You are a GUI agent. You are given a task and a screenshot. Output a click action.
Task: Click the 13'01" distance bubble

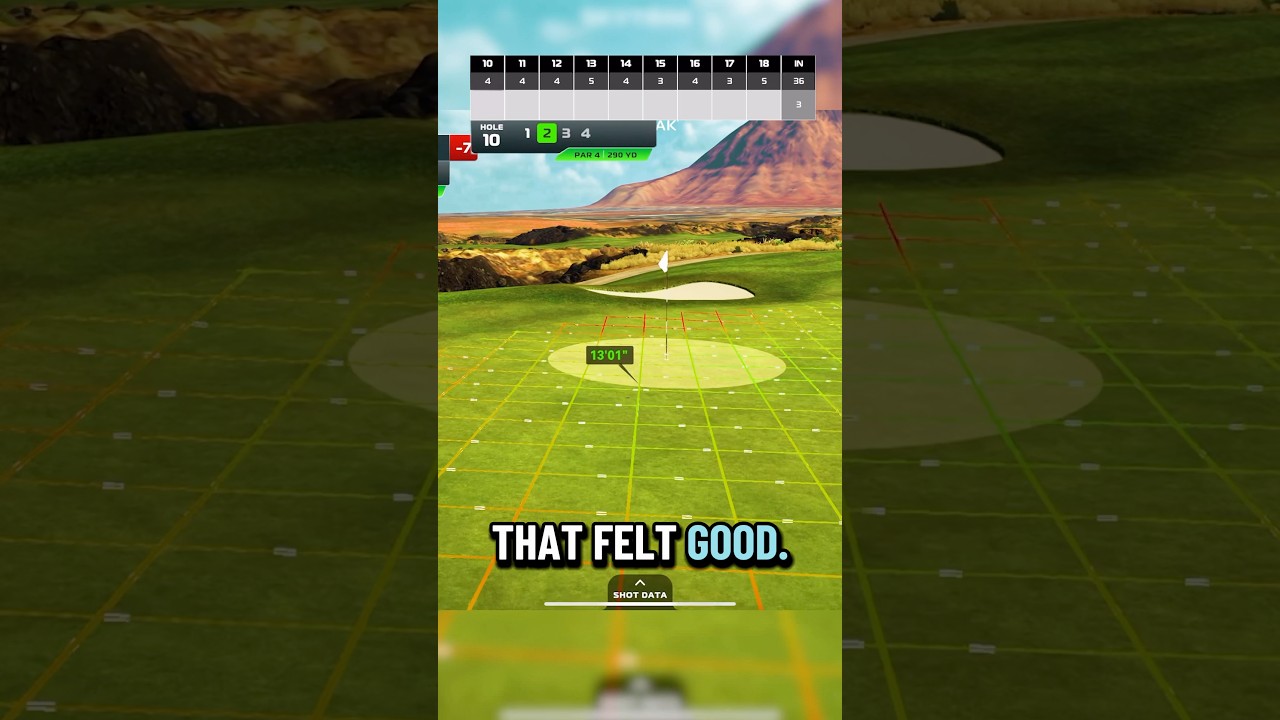(608, 354)
